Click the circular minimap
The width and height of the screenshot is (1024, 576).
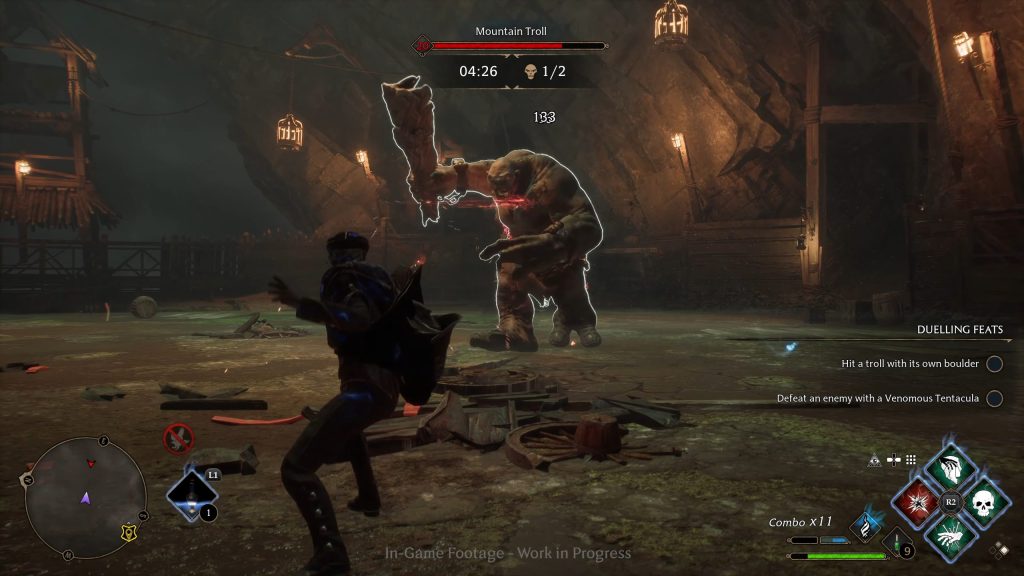(x=85, y=497)
